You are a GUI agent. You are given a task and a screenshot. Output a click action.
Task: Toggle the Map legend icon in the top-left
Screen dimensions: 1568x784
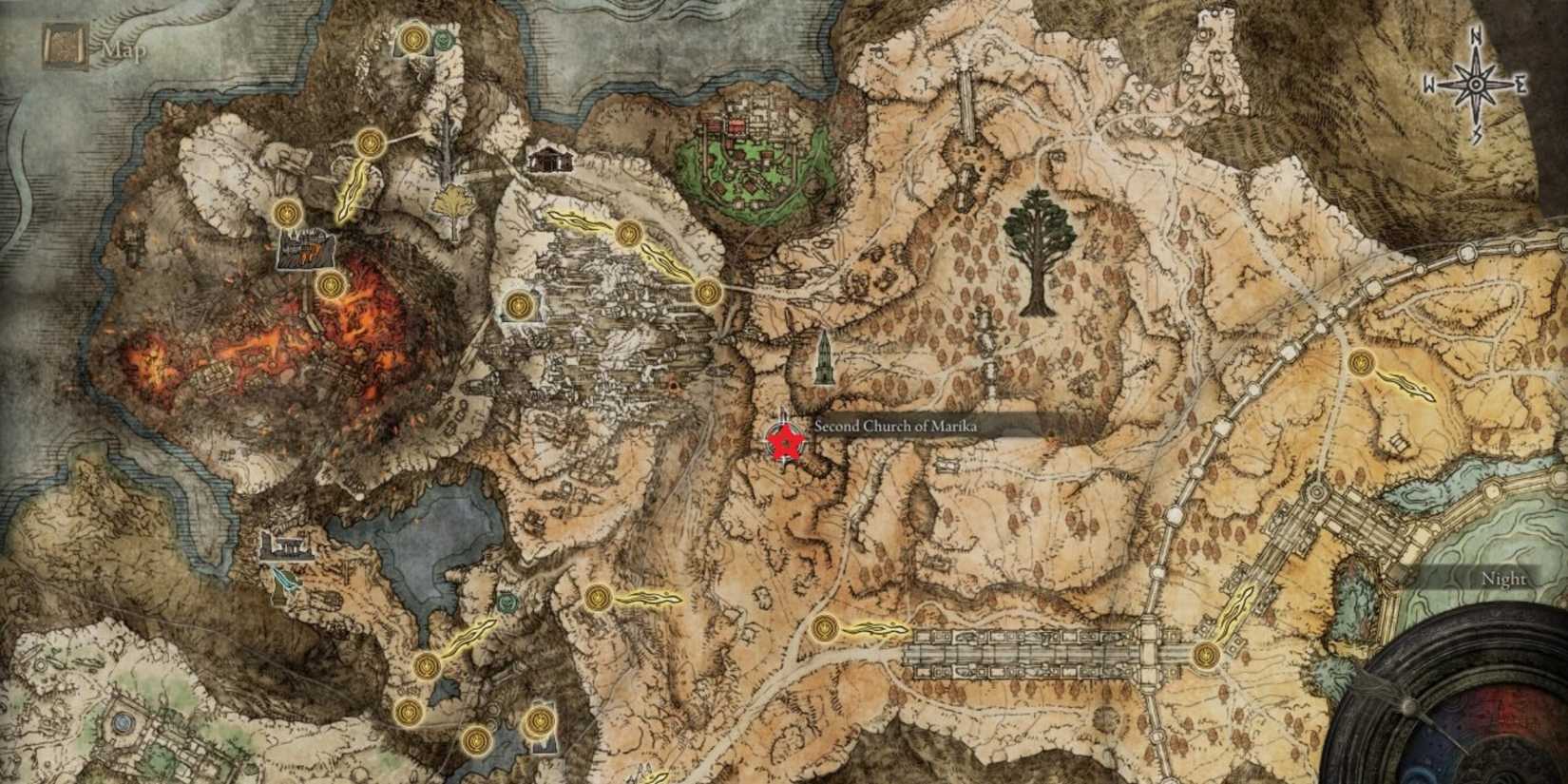tap(62, 40)
